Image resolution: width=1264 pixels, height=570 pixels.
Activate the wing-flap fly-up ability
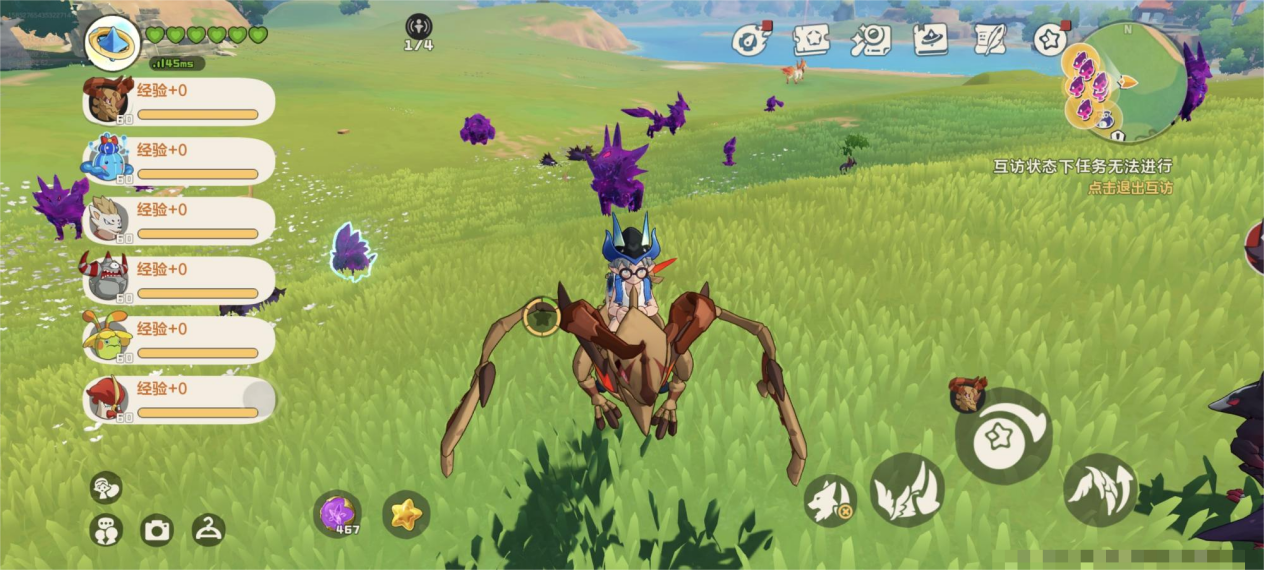[1100, 490]
